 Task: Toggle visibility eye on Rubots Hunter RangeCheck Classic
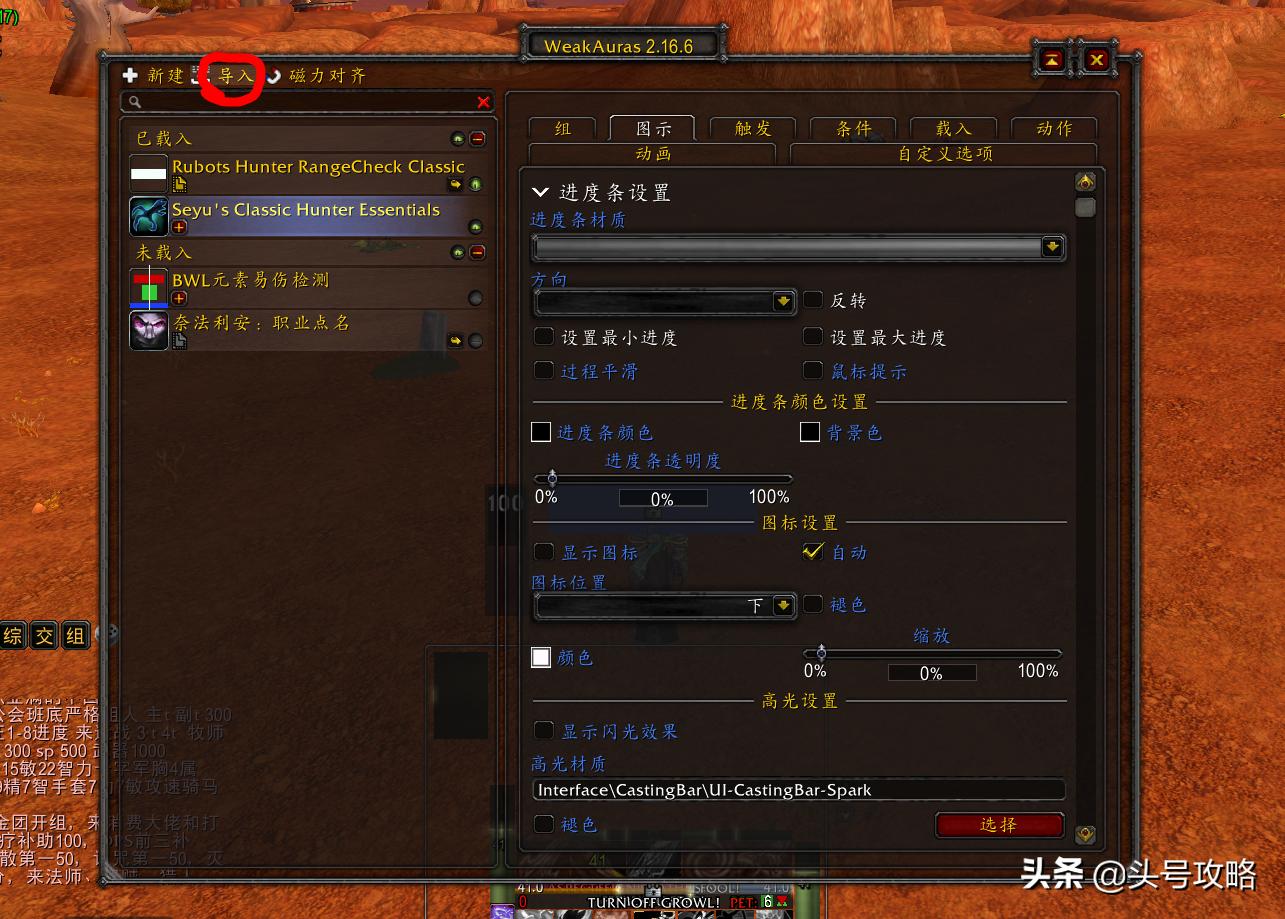(x=475, y=184)
